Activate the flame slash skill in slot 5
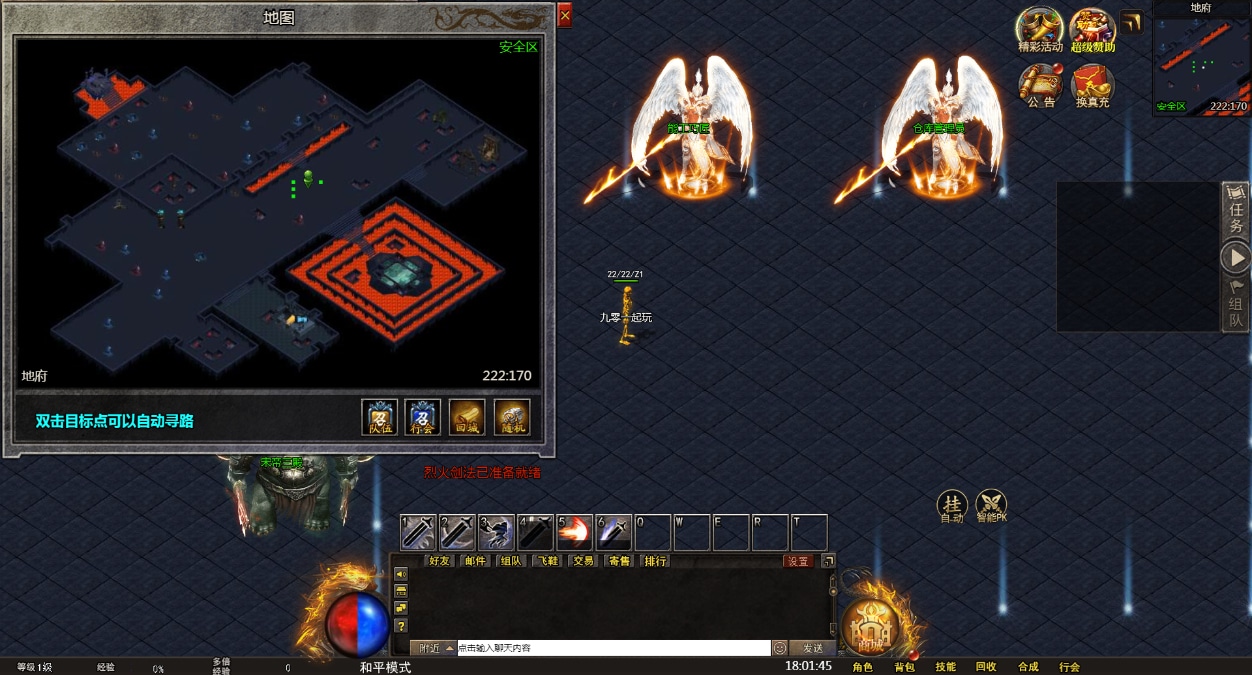This screenshot has height=675, width=1252. click(574, 532)
